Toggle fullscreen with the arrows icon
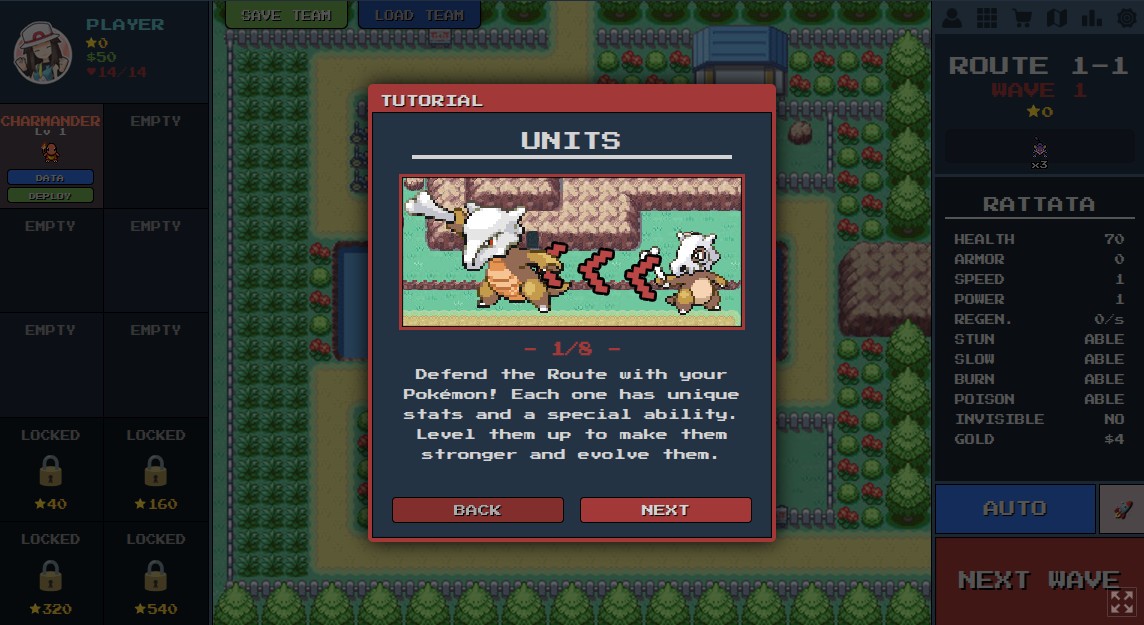The width and height of the screenshot is (1144, 625). [x=1122, y=601]
